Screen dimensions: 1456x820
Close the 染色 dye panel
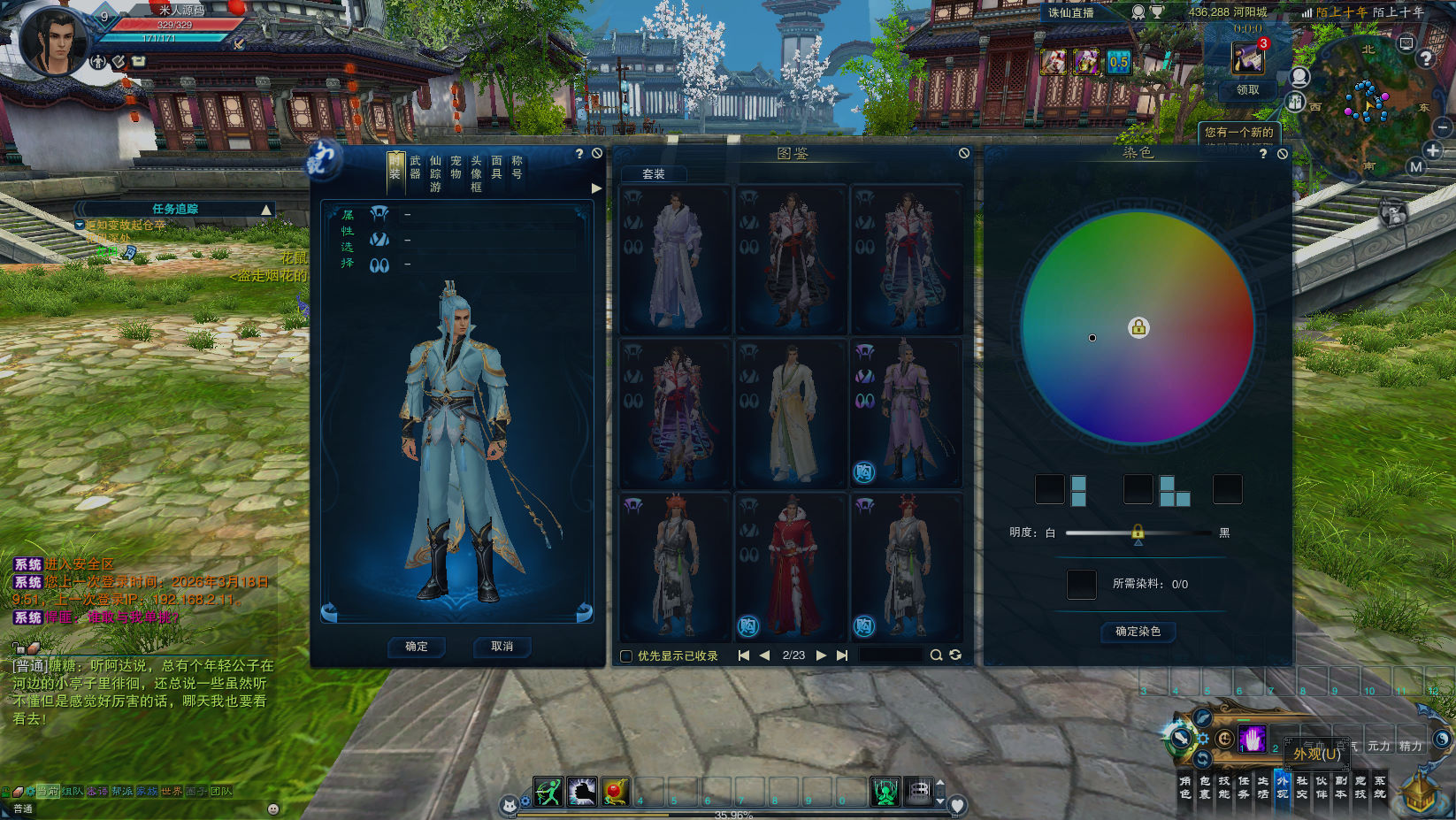(x=1283, y=154)
